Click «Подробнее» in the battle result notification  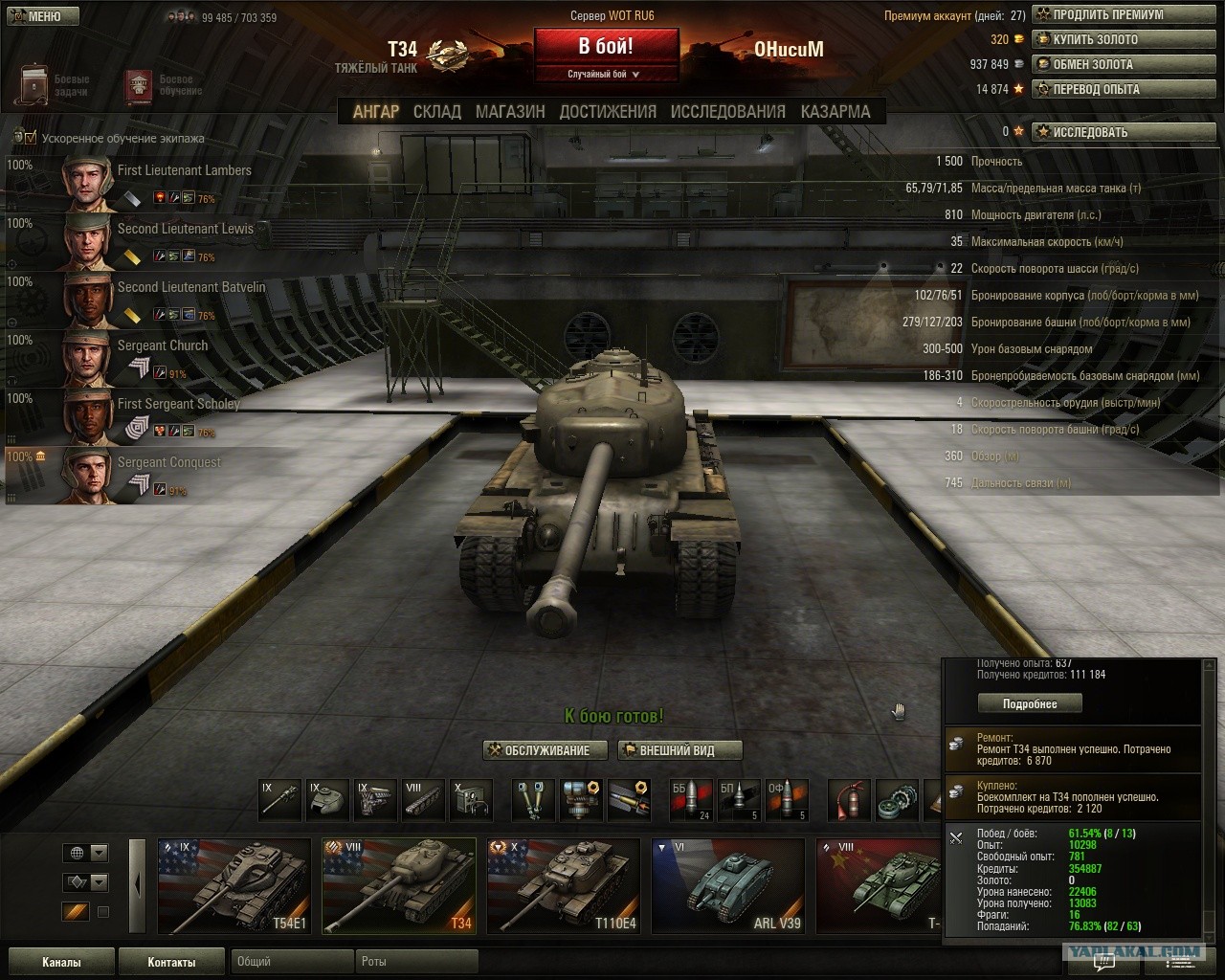coord(1030,704)
